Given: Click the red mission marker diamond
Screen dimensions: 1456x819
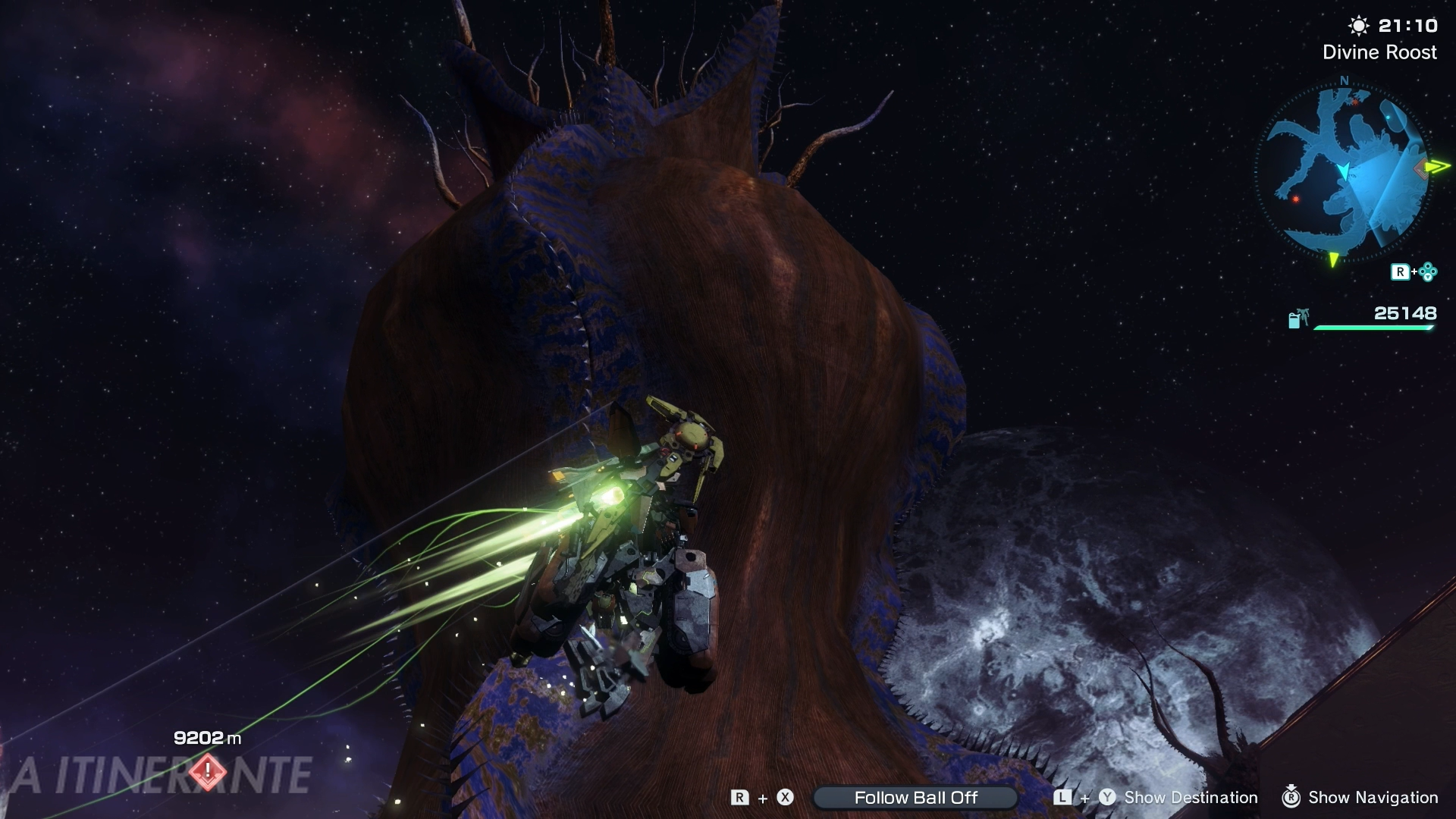Looking at the screenshot, I should 207,772.
